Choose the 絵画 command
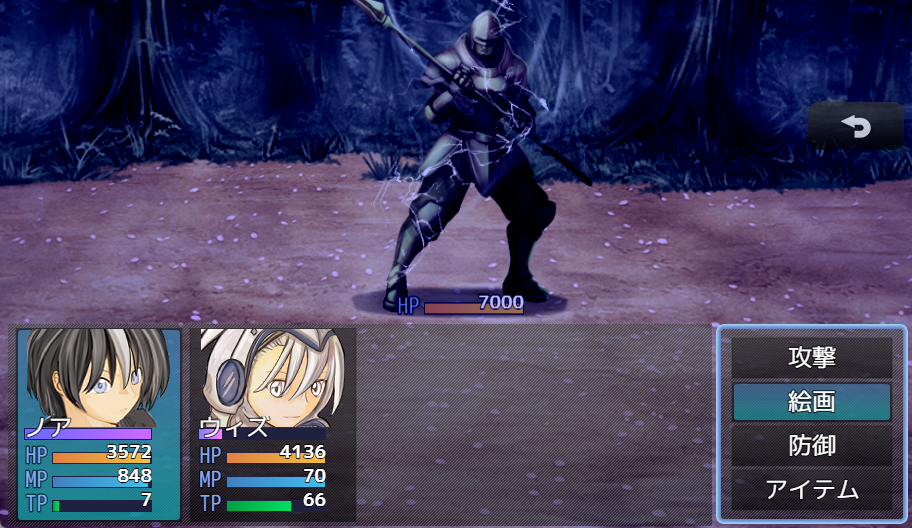The height and width of the screenshot is (528, 912). click(x=811, y=402)
